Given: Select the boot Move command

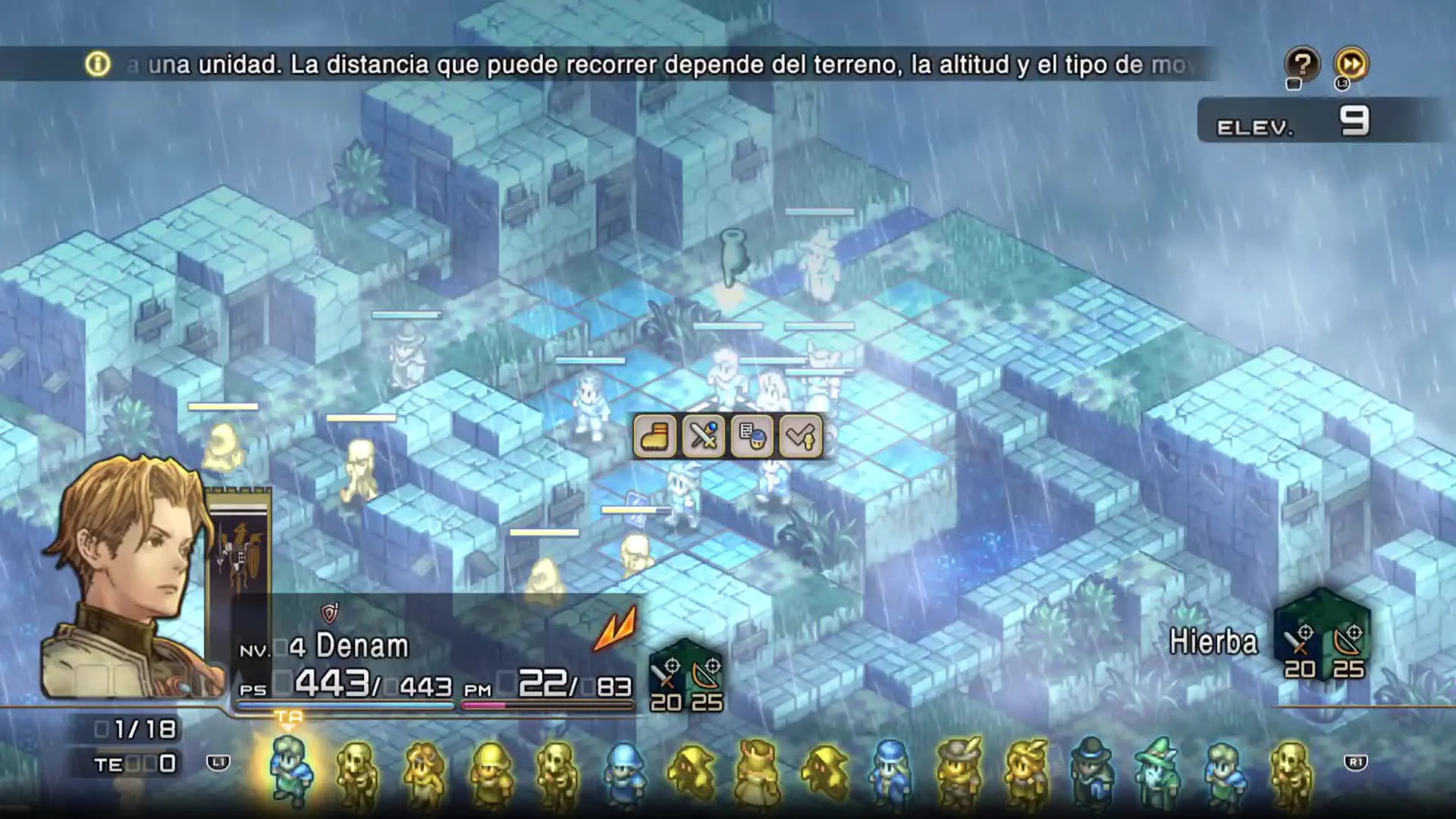Looking at the screenshot, I should pos(654,437).
